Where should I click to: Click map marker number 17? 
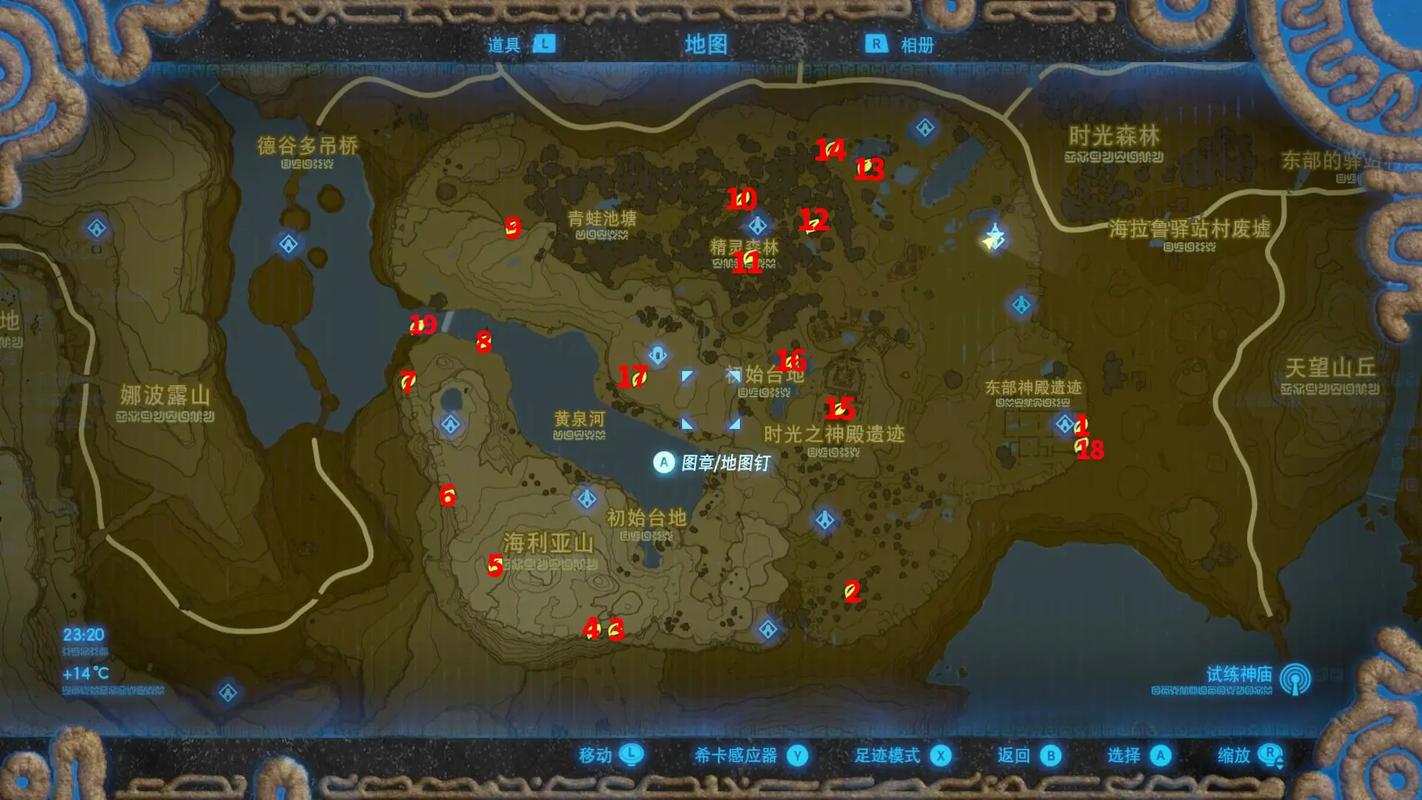633,377
